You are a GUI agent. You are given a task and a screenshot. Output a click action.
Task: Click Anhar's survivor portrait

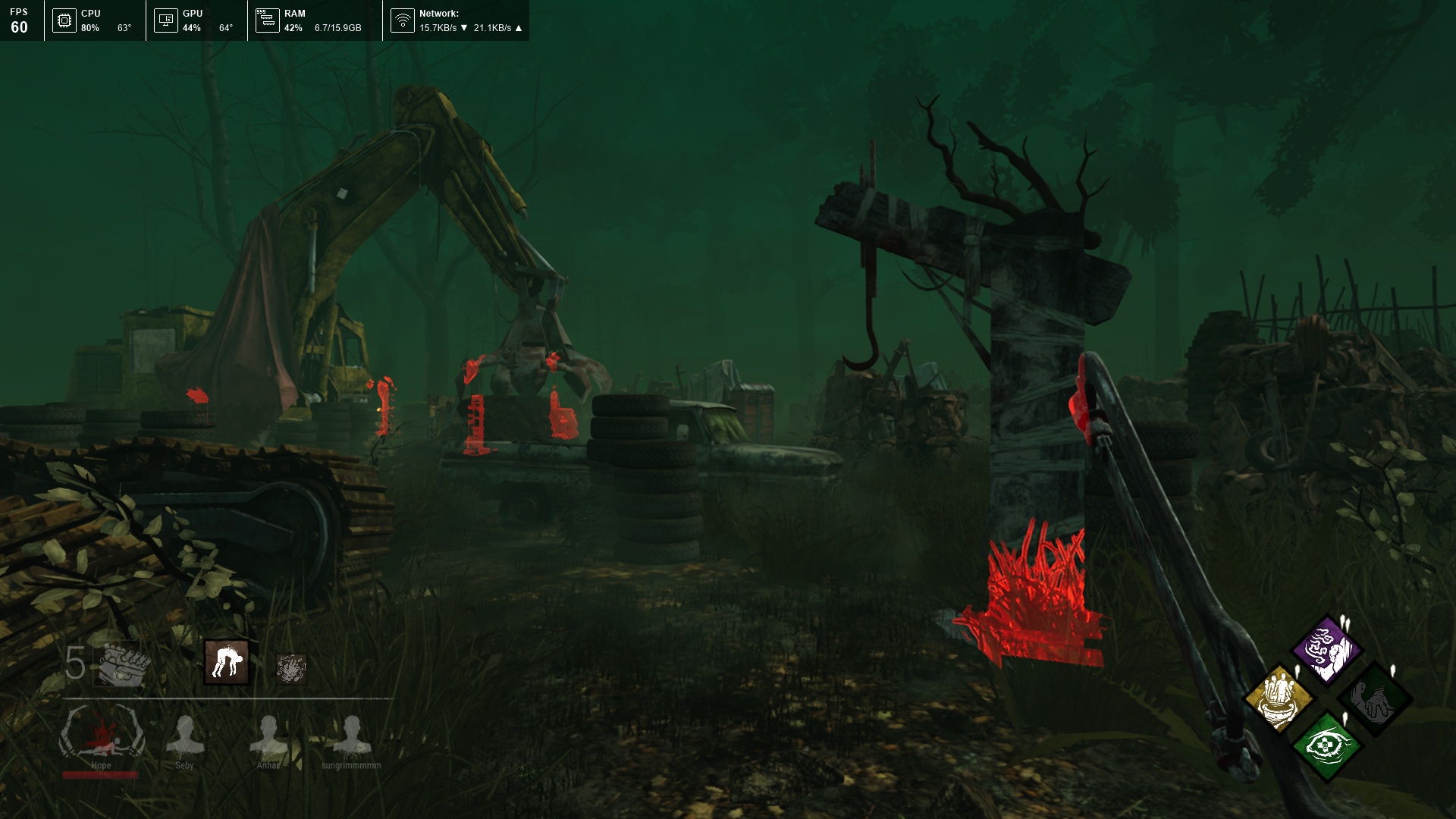tap(268, 736)
